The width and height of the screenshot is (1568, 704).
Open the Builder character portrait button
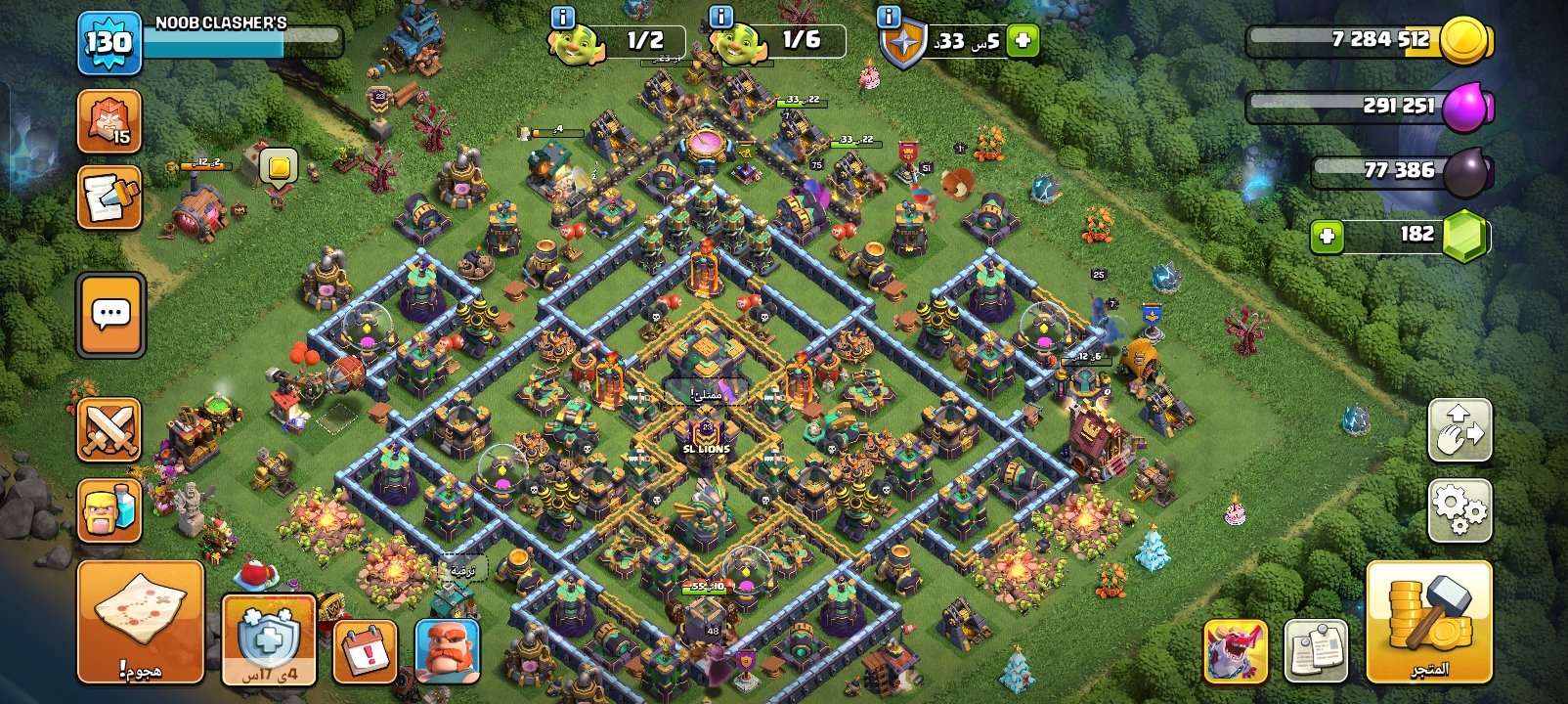(x=447, y=650)
